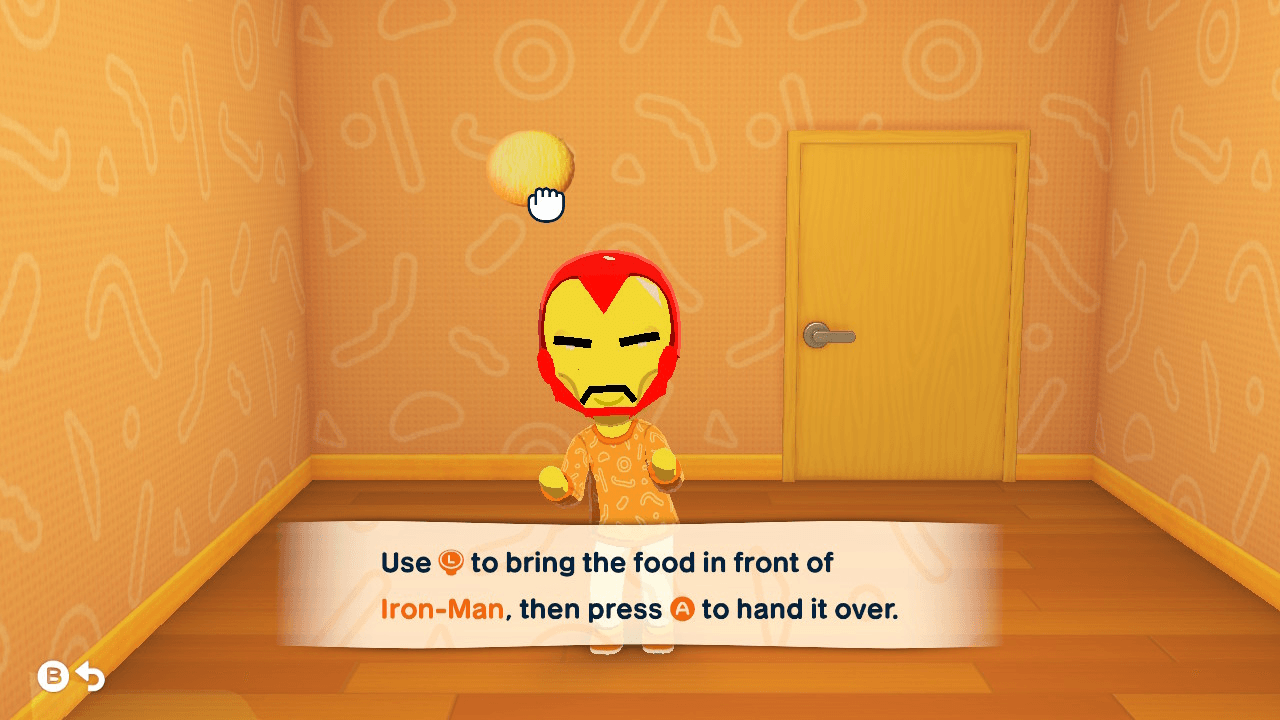Click Iron-Man's mustache on the mask
The image size is (1280, 720).
pos(608,388)
